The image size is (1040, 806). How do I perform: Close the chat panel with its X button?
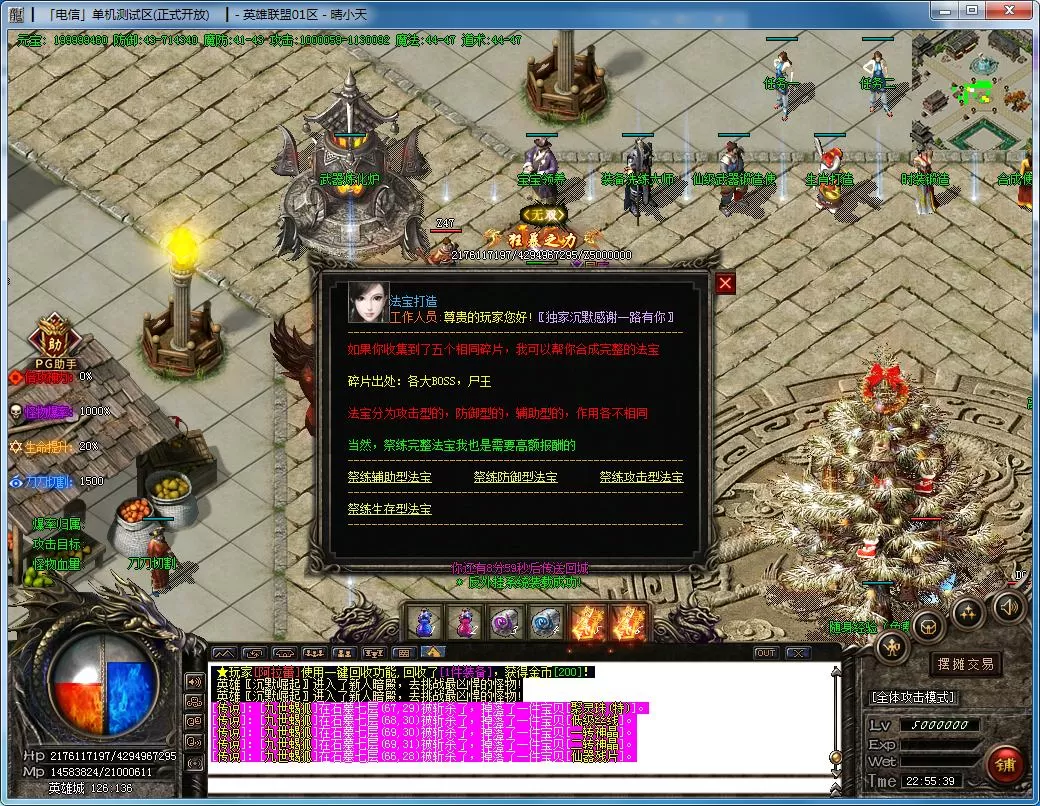tap(797, 653)
